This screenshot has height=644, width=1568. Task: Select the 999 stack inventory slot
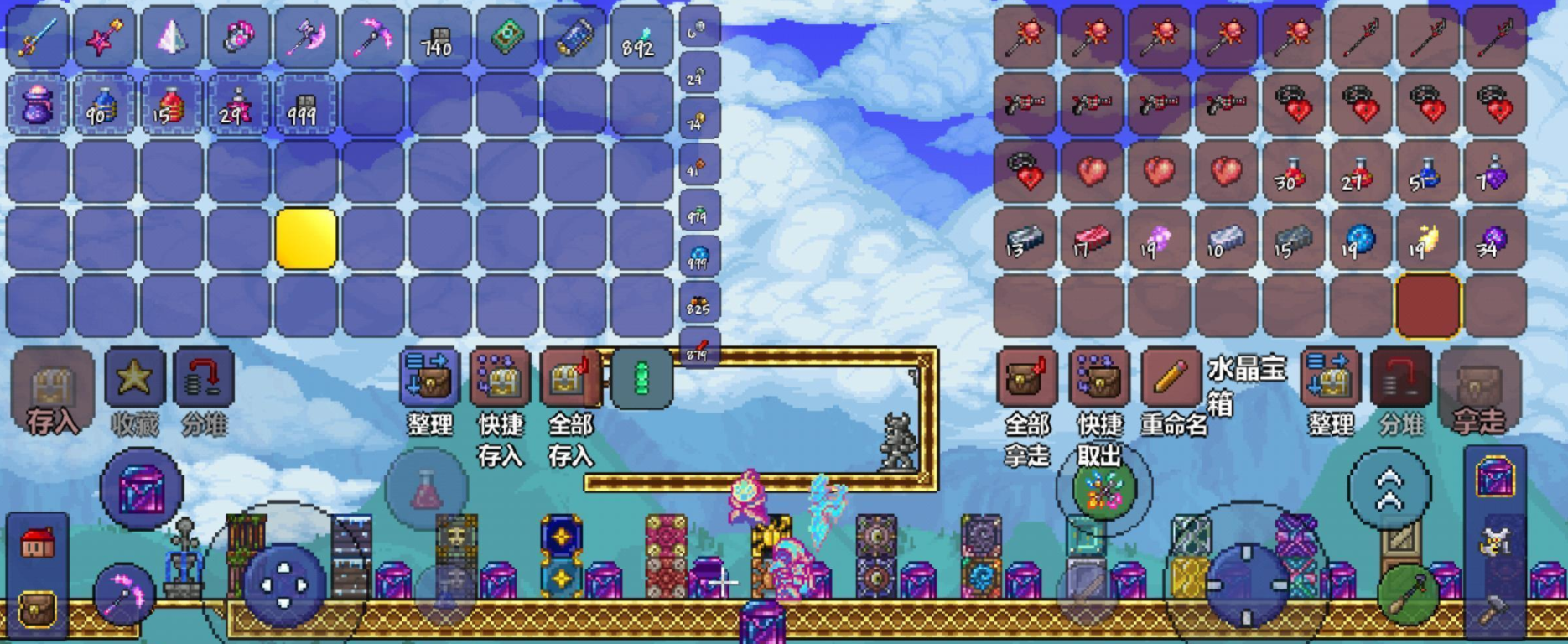[x=305, y=106]
